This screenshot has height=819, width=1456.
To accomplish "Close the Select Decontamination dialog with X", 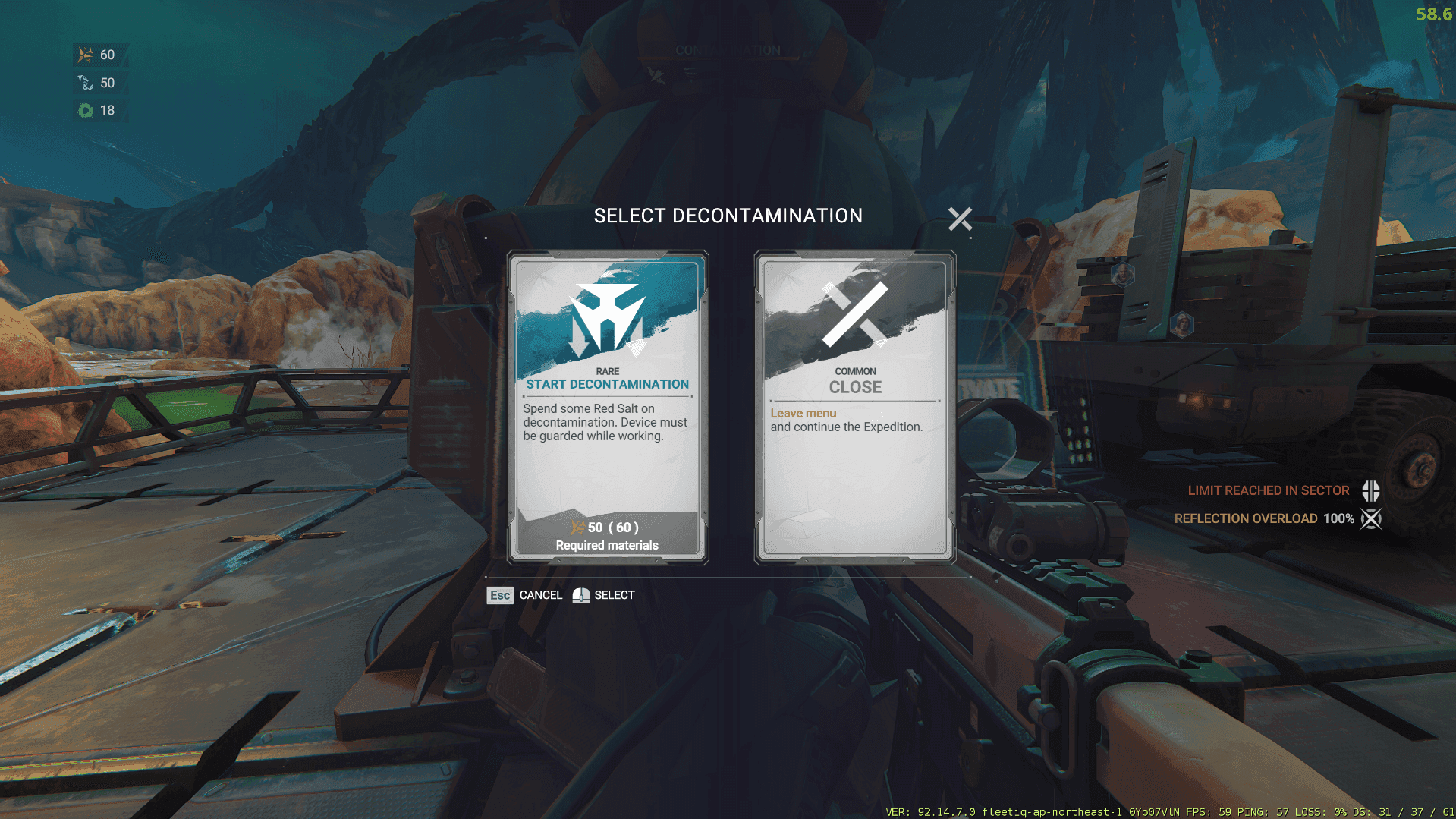I will click(959, 219).
